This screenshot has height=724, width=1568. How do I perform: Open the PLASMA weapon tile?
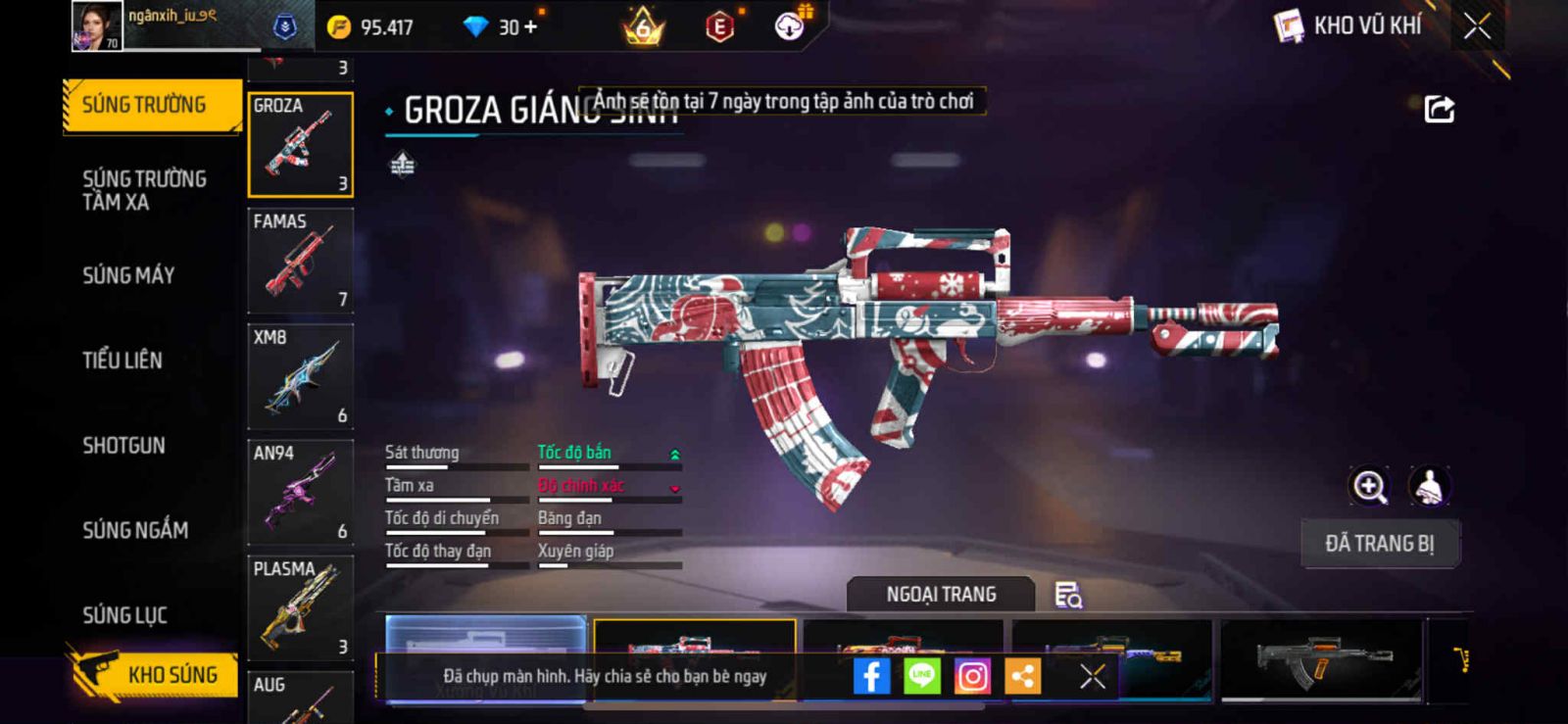tap(300, 607)
